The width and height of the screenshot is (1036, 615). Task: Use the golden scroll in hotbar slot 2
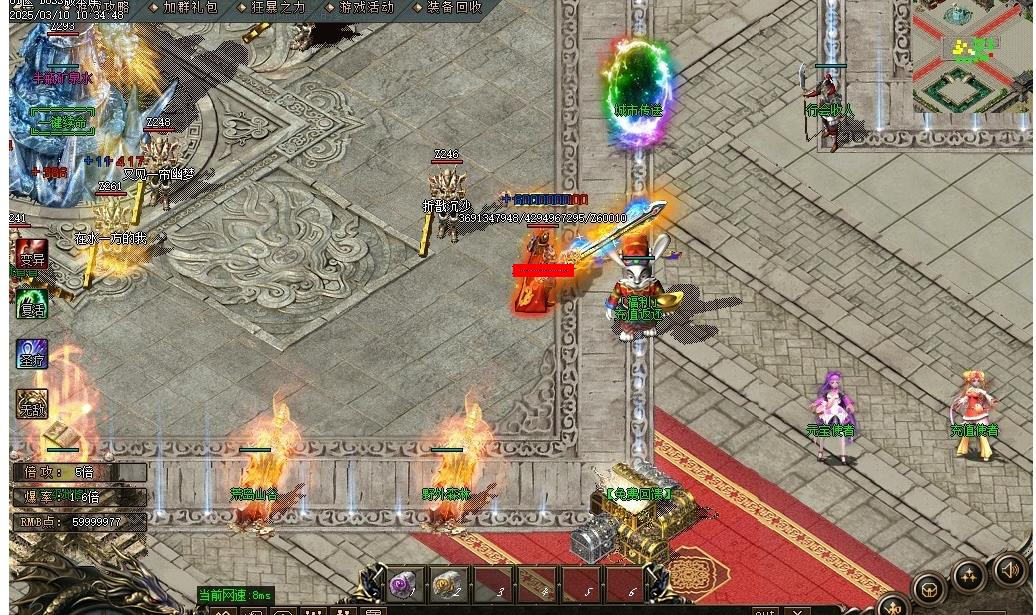coord(449,584)
